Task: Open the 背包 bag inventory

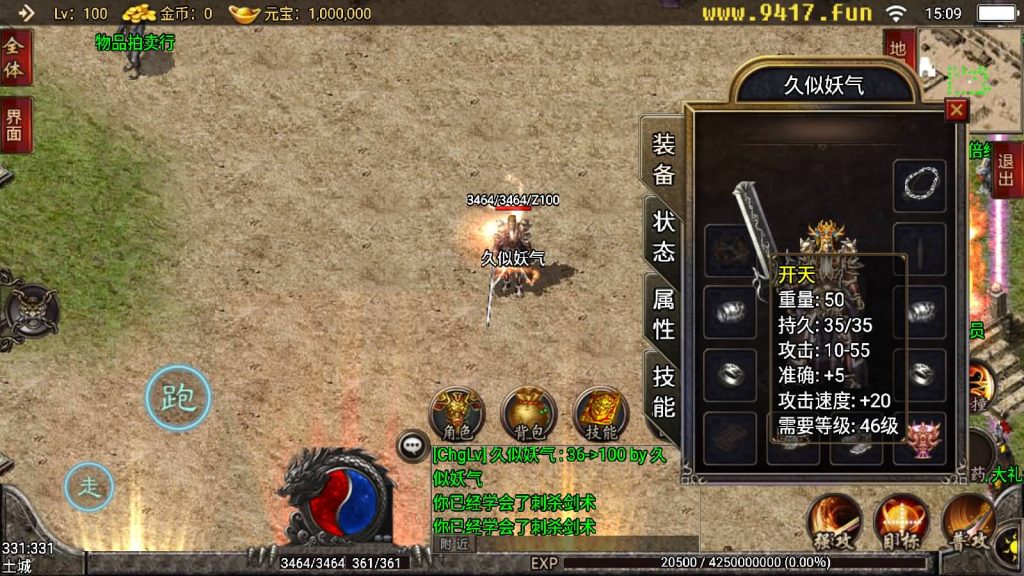Action: 529,413
